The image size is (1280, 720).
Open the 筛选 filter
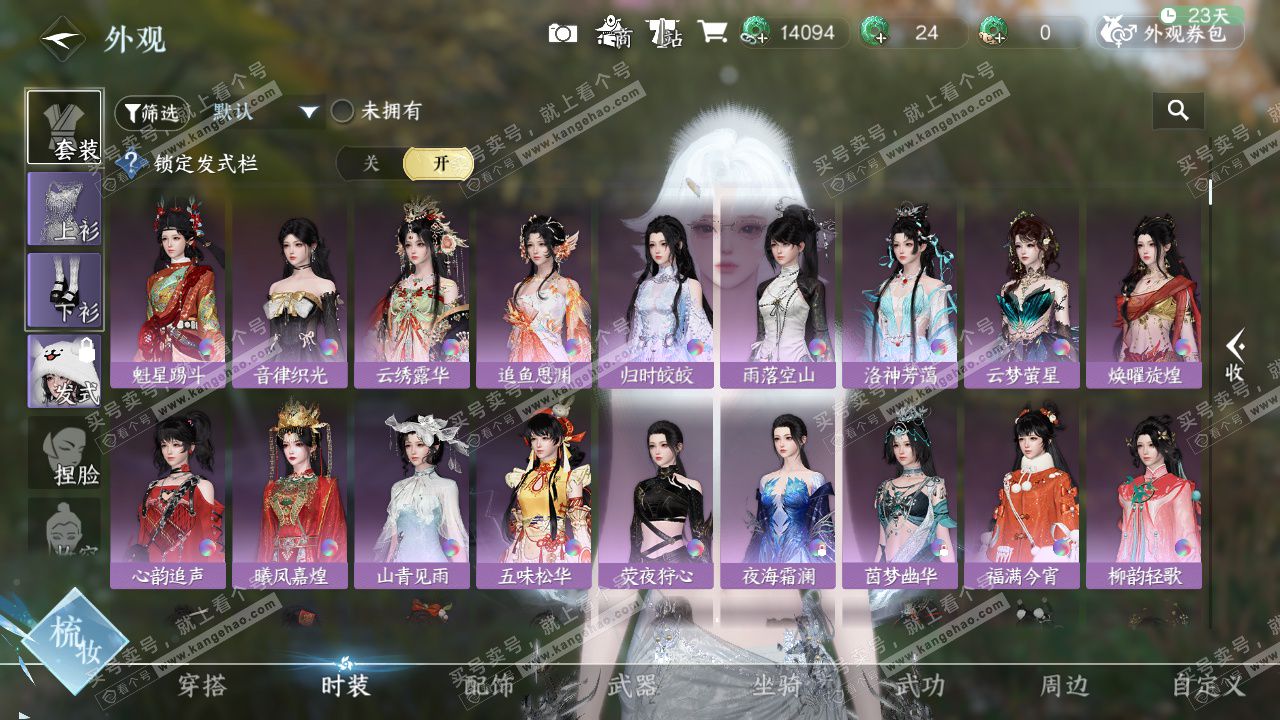tap(151, 112)
